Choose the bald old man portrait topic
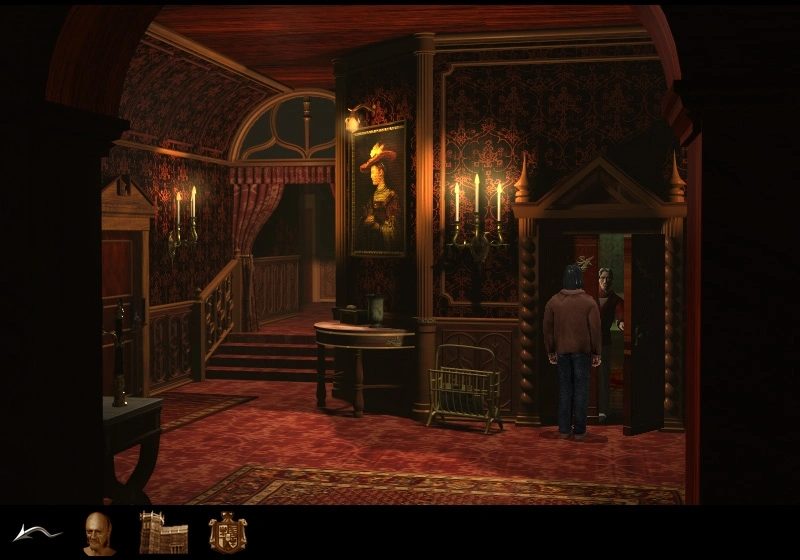 pos(99,533)
